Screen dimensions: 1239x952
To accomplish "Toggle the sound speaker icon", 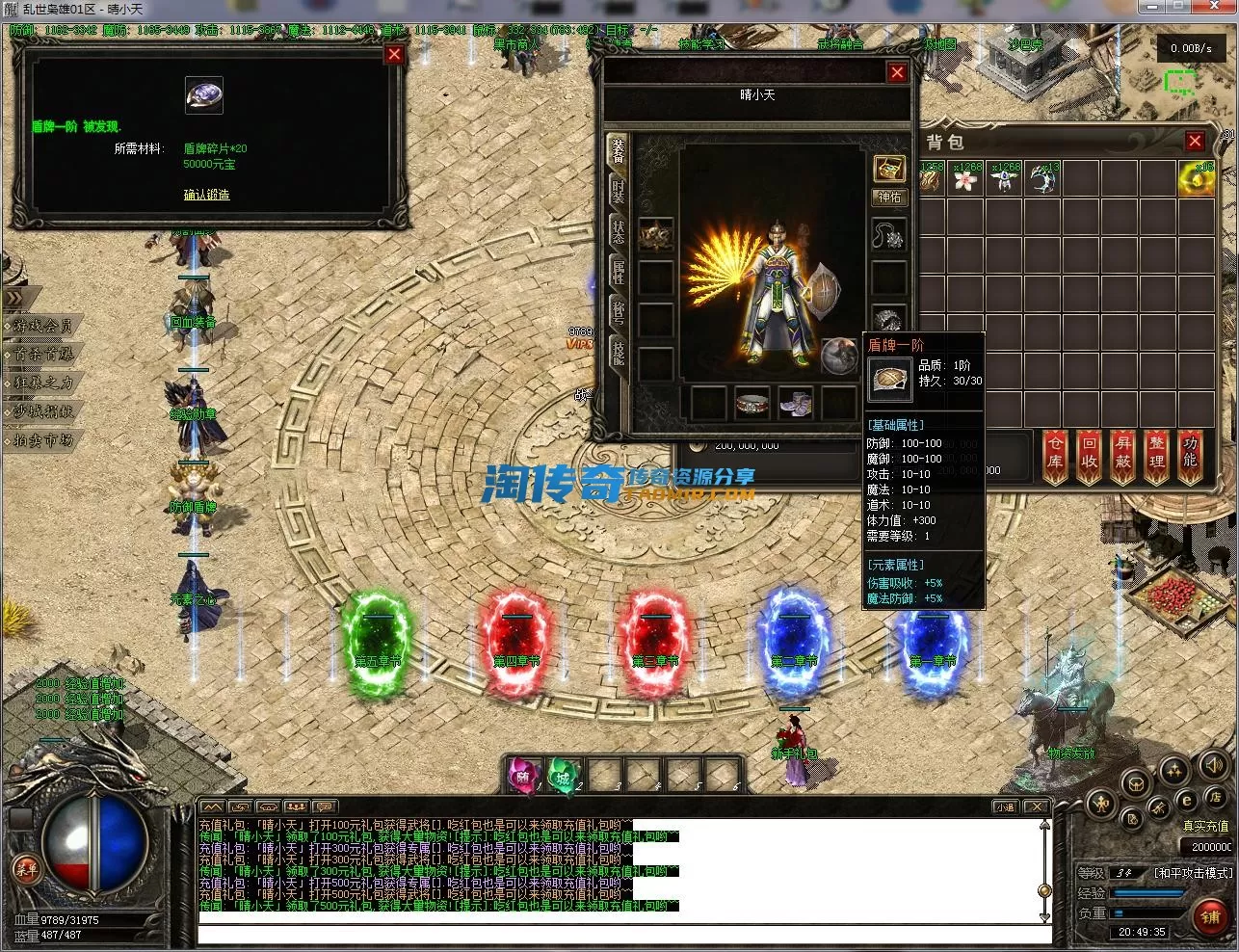I will [1213, 767].
